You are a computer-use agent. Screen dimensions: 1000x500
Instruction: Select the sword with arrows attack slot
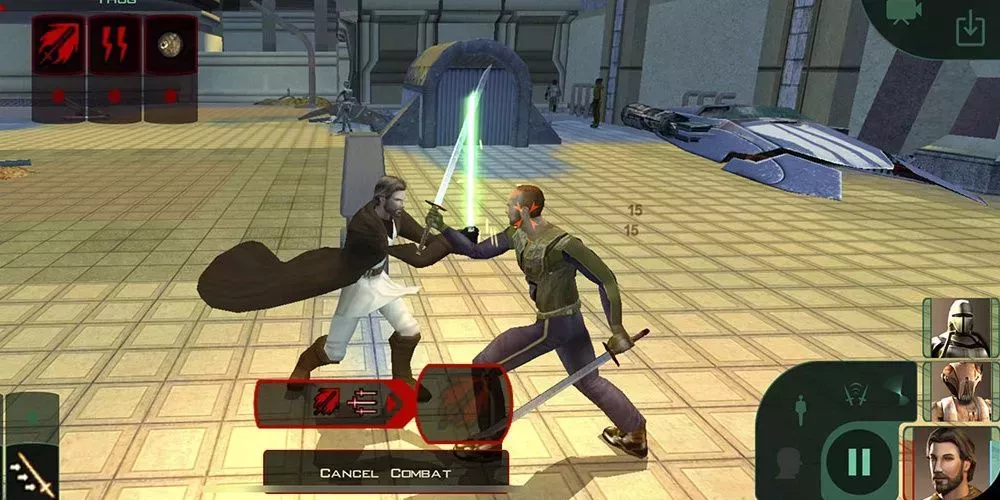click(x=32, y=469)
